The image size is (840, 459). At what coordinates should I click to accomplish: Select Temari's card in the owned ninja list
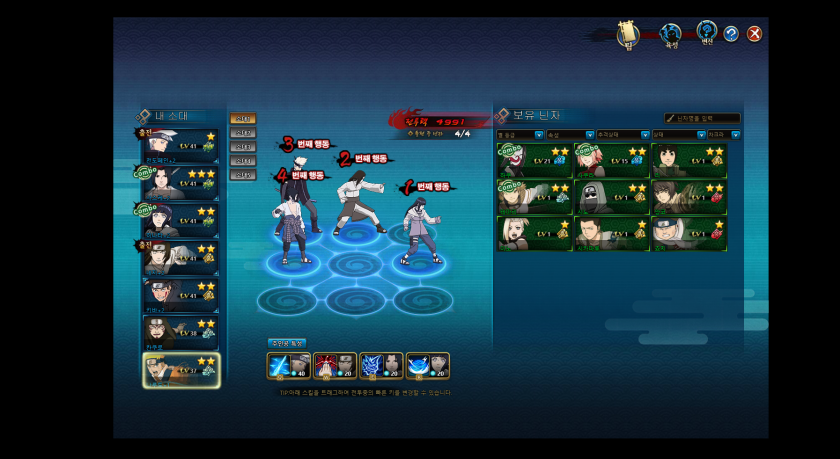click(533, 197)
